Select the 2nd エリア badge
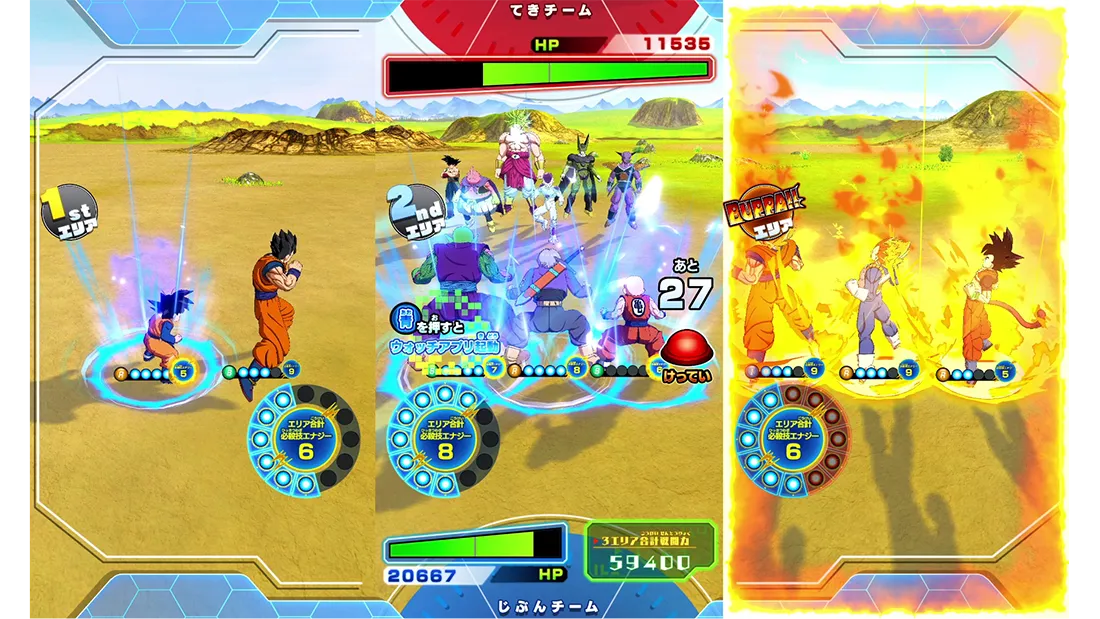Screen dimensions: 1100x619 pyautogui.click(x=416, y=211)
